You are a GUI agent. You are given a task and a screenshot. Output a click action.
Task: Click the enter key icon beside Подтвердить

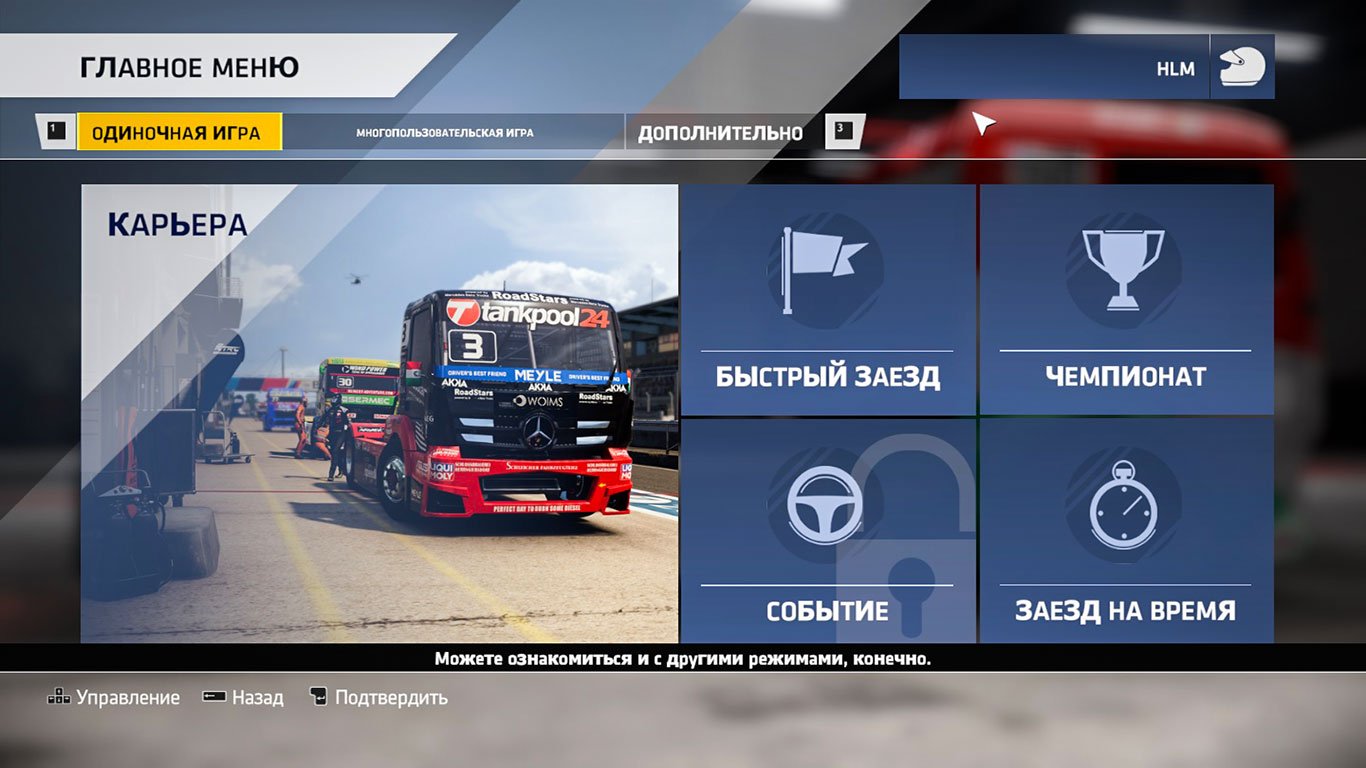click(320, 697)
